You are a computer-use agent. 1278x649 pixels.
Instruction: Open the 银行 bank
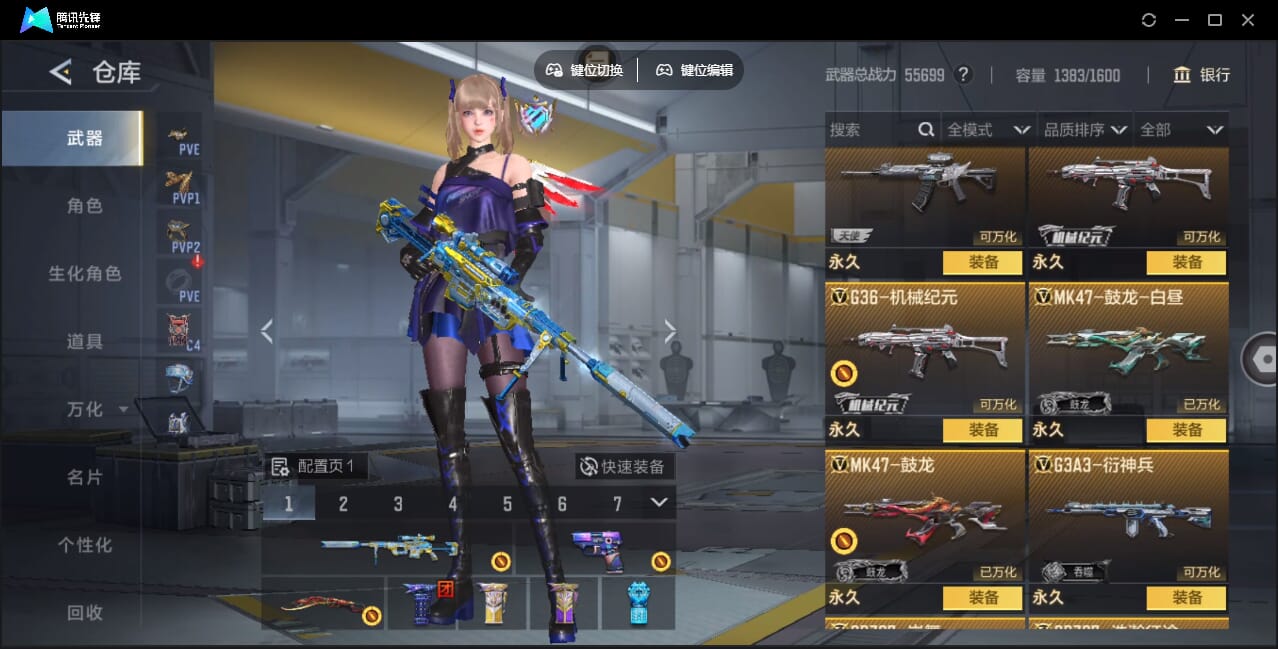click(1201, 75)
